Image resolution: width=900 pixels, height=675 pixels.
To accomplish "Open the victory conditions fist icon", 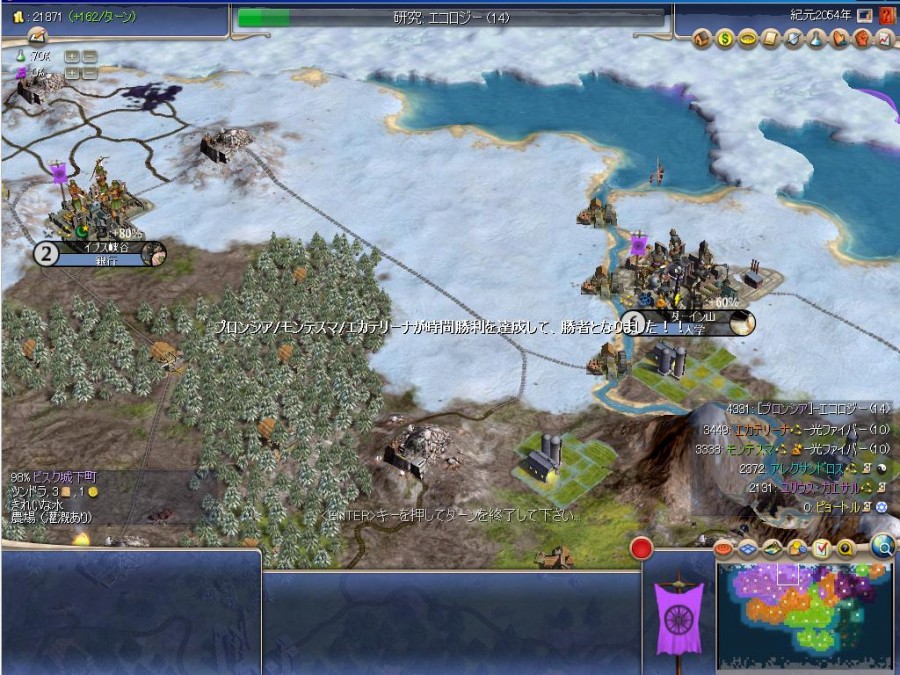I will coord(862,39).
